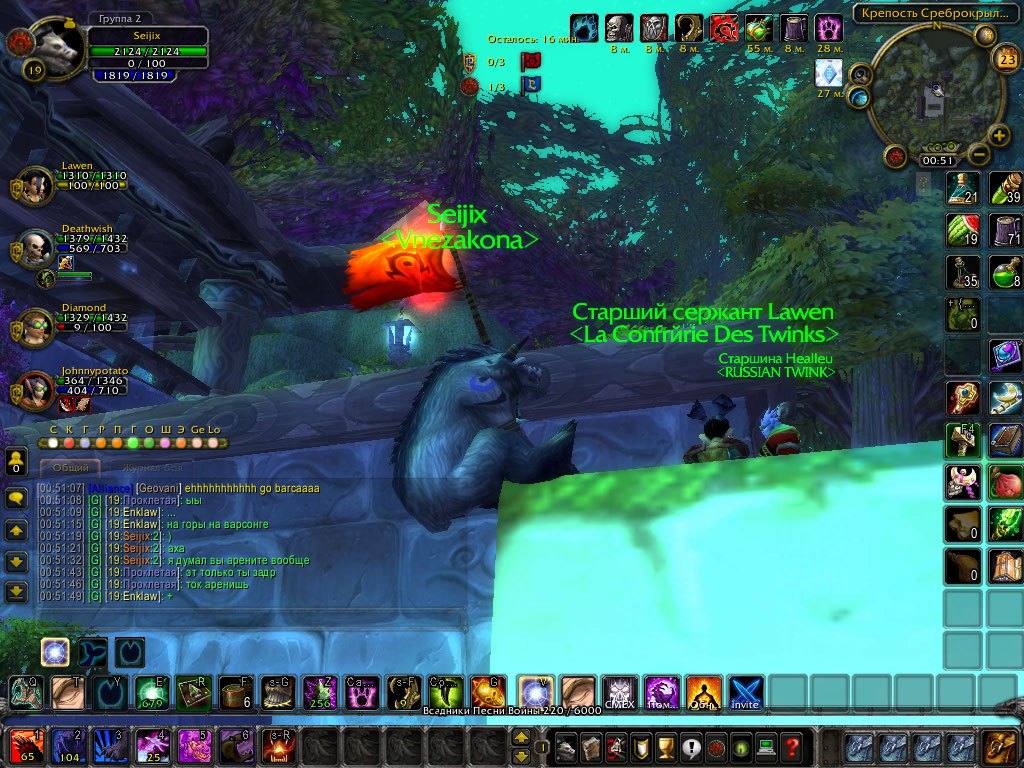This screenshot has height=768, width=1024.
Task: Click the Invite macro crossed-swords button
Action: 745,693
